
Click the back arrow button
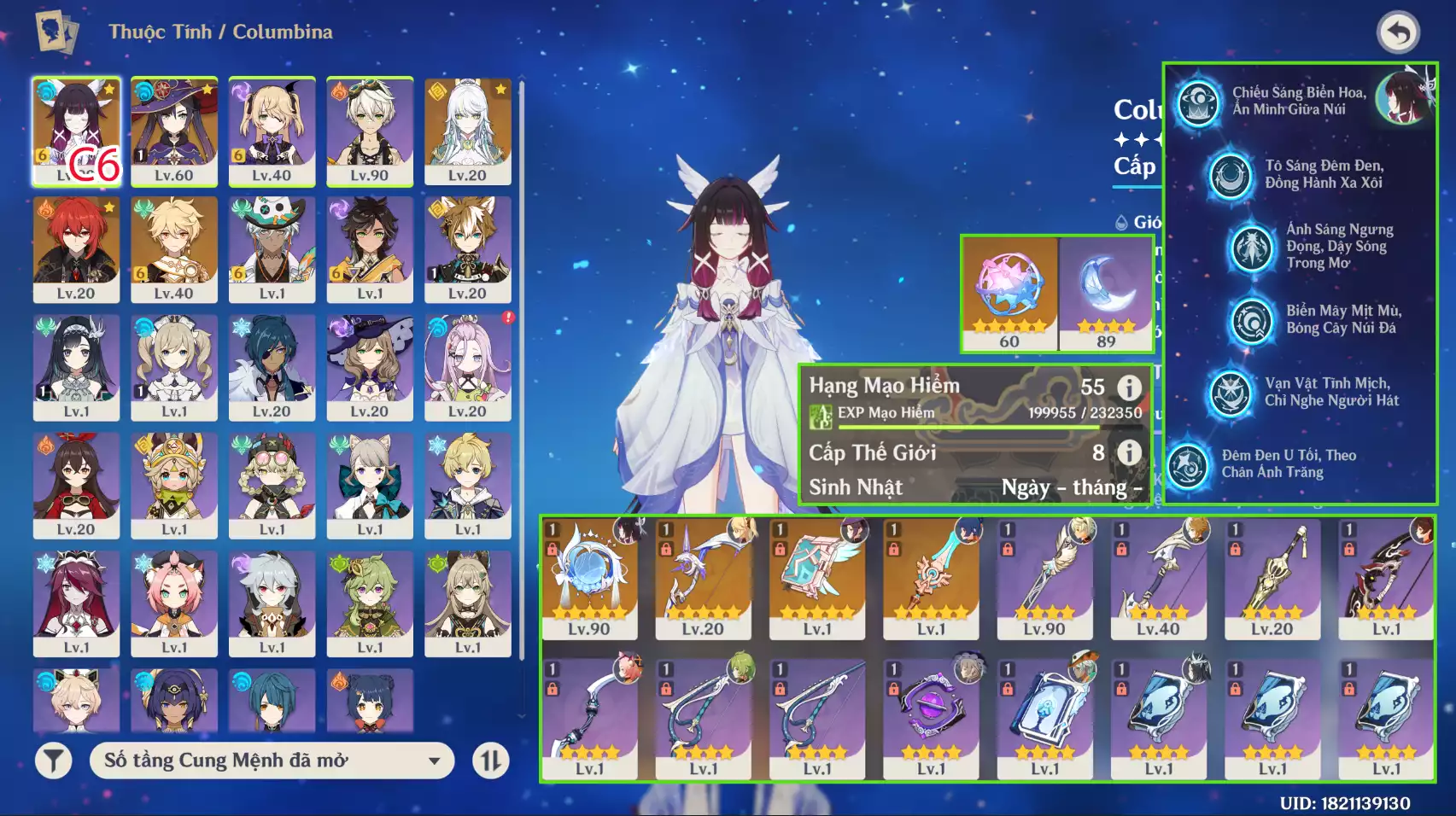click(x=1398, y=32)
